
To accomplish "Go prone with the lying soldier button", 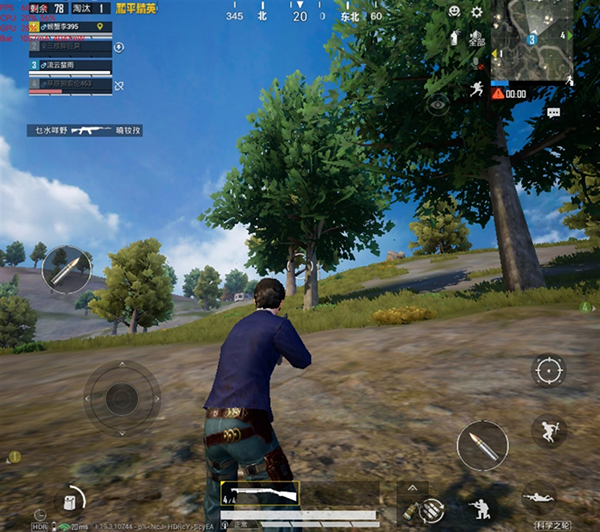I will (x=540, y=496).
